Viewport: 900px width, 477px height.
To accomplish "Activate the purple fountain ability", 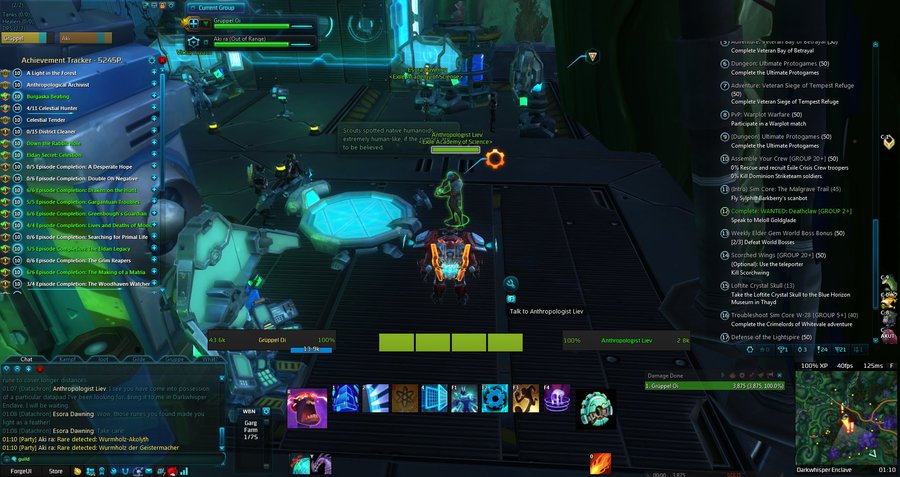I will point(556,398).
